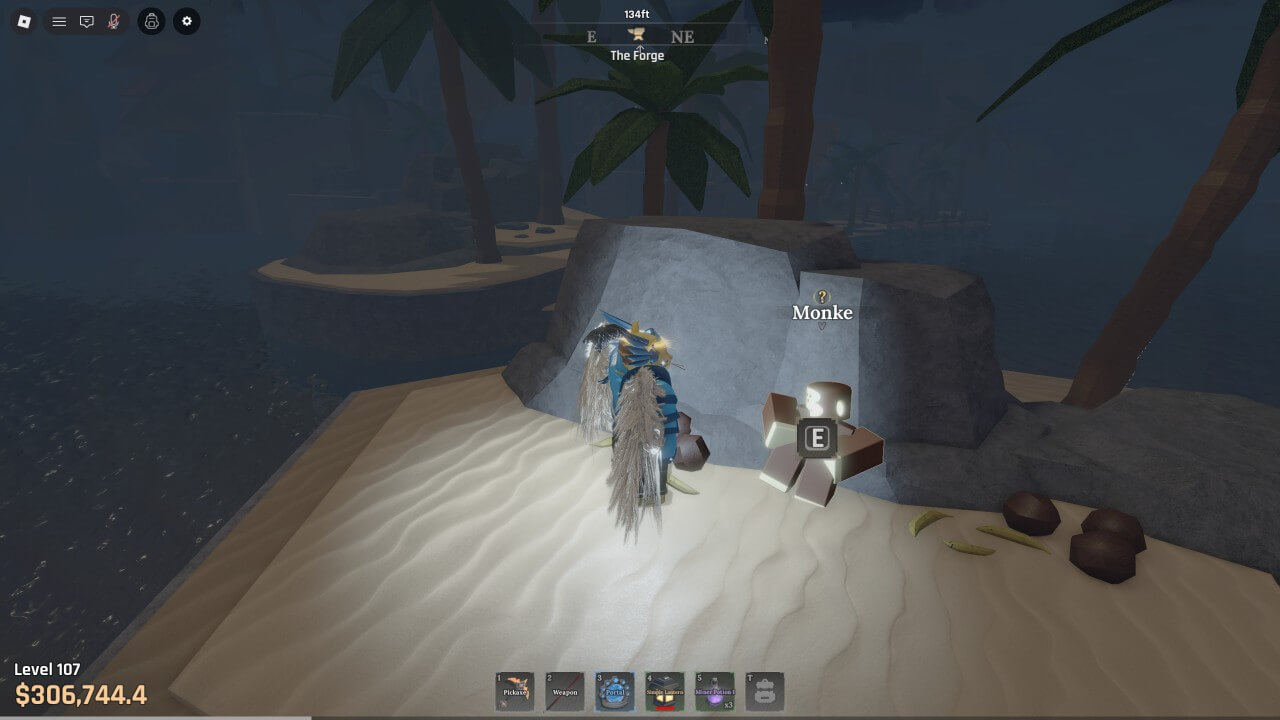1280x720 pixels.
Task: Open the hamburger list menu
Action: point(59,21)
